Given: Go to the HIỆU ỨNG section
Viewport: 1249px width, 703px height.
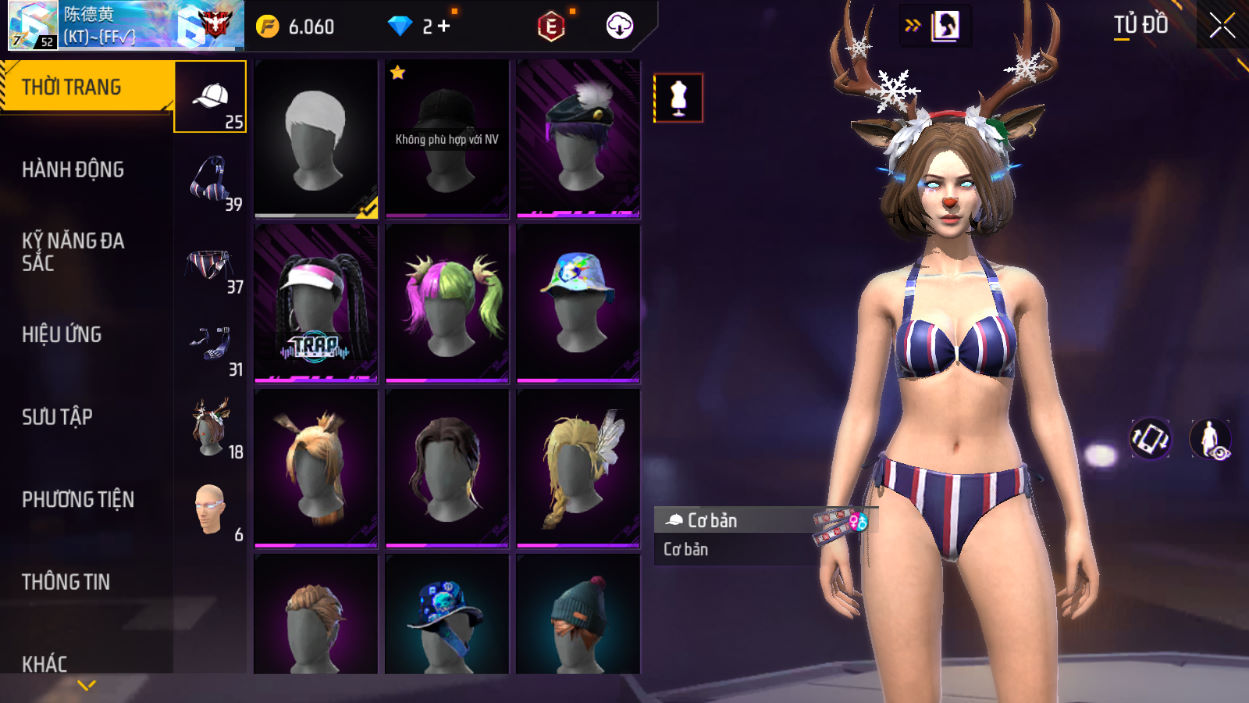Looking at the screenshot, I should 62,335.
